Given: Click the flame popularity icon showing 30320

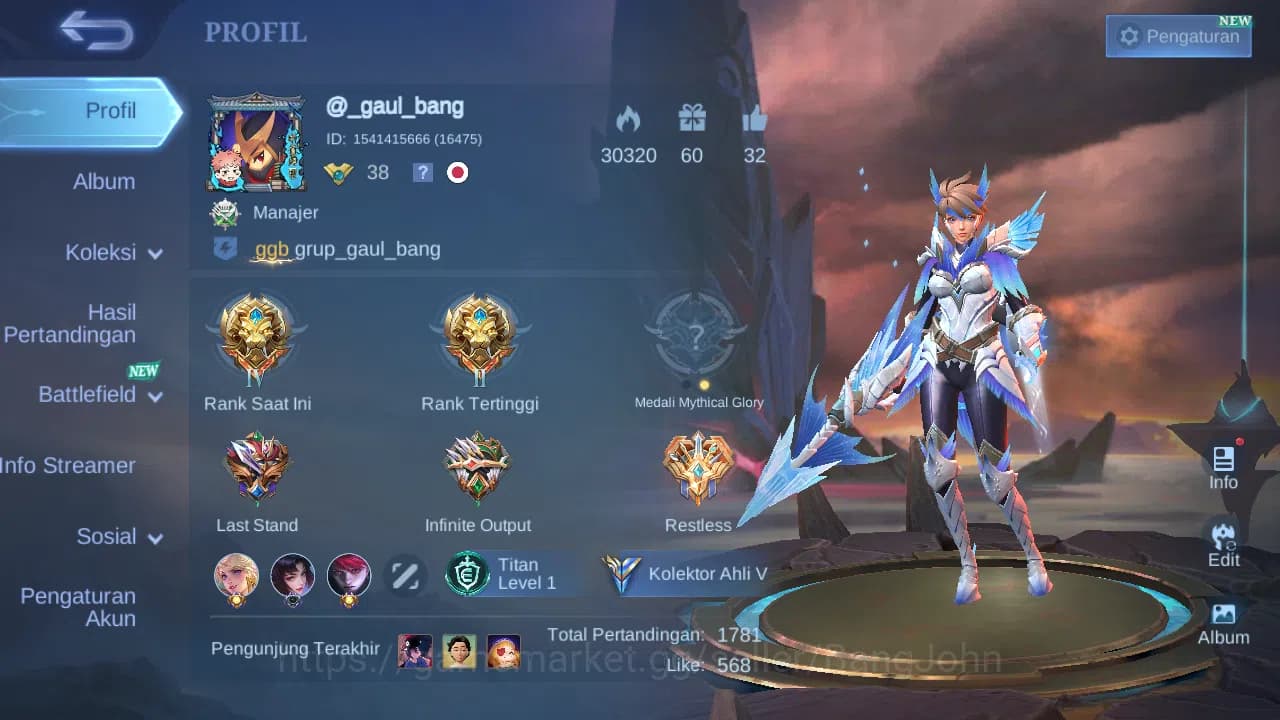Looking at the screenshot, I should point(629,120).
